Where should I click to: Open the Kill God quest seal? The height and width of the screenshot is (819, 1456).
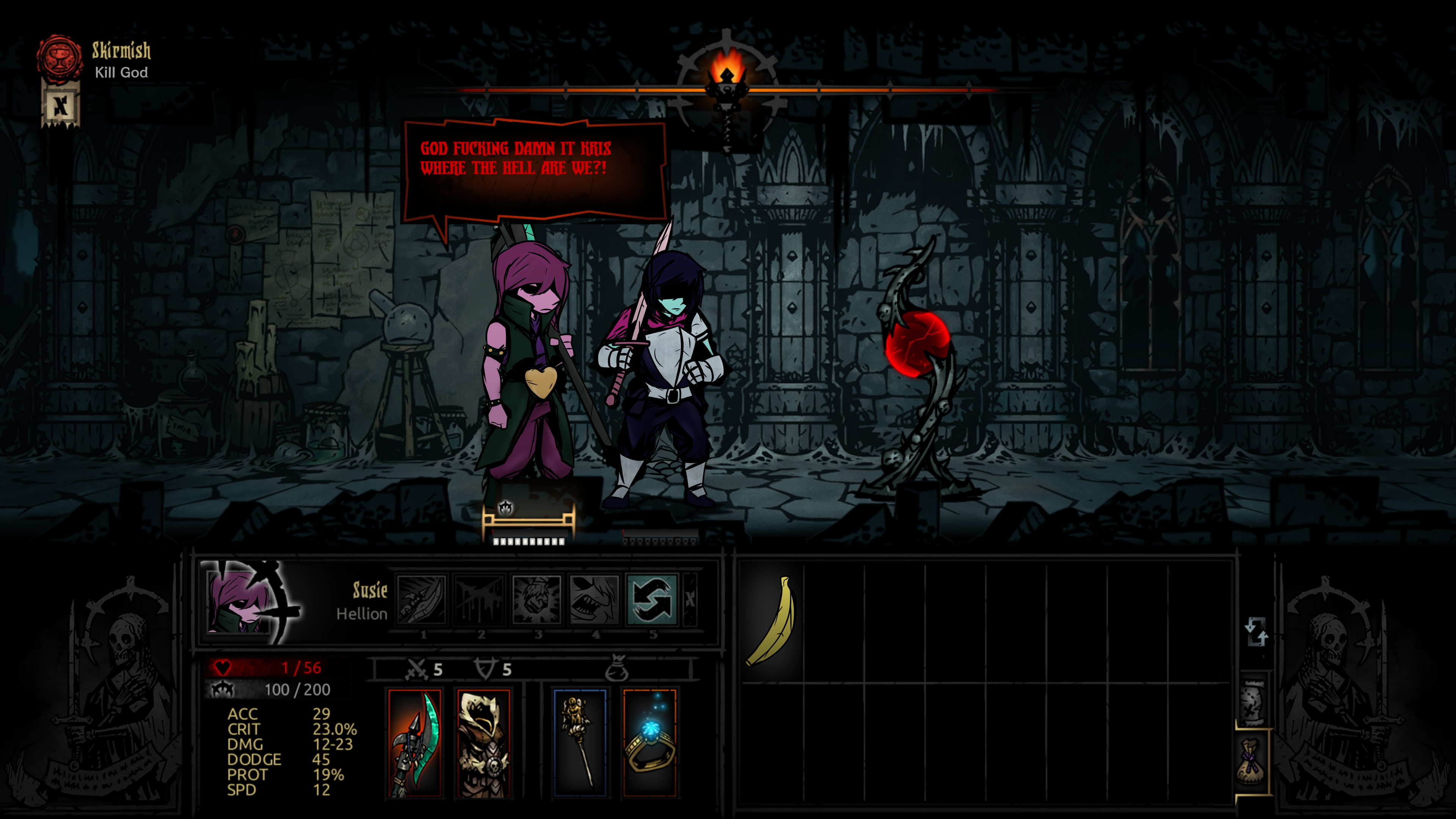click(59, 57)
